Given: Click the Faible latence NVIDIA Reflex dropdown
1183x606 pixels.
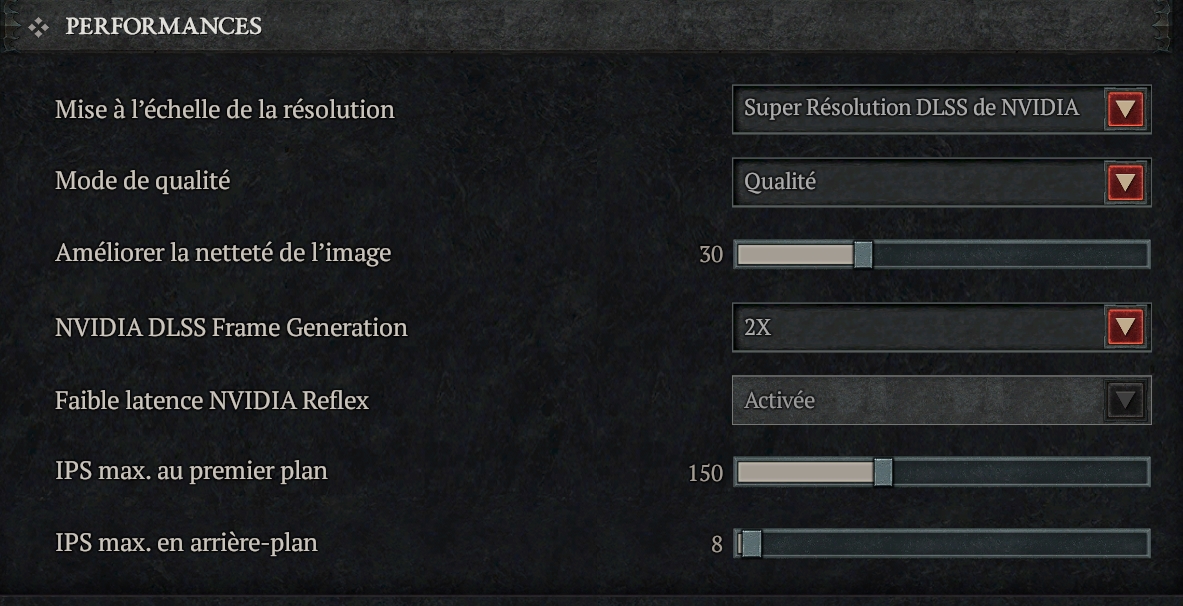Looking at the screenshot, I should click(x=940, y=400).
